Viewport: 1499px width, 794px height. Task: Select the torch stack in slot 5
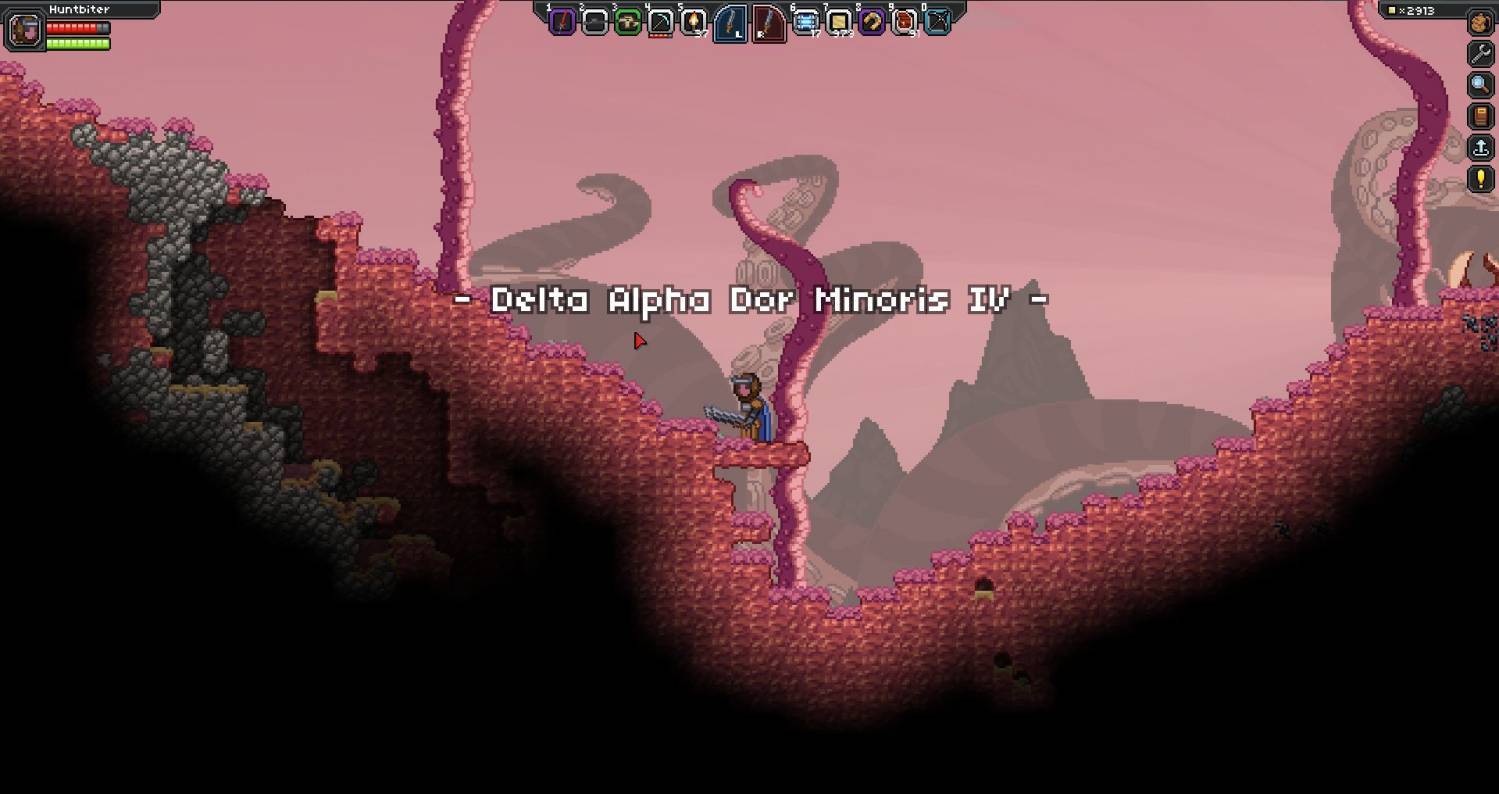click(x=694, y=21)
